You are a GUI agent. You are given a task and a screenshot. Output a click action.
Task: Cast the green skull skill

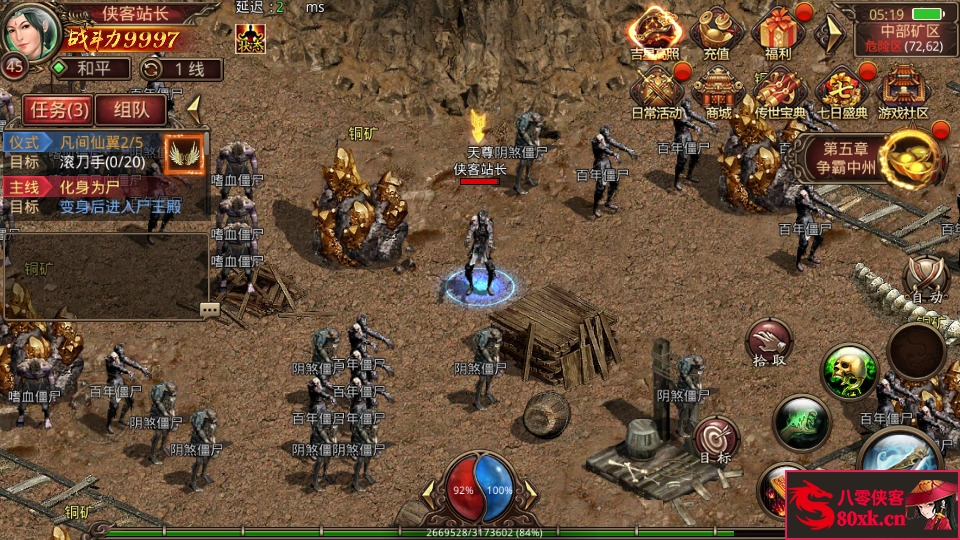coord(849,372)
